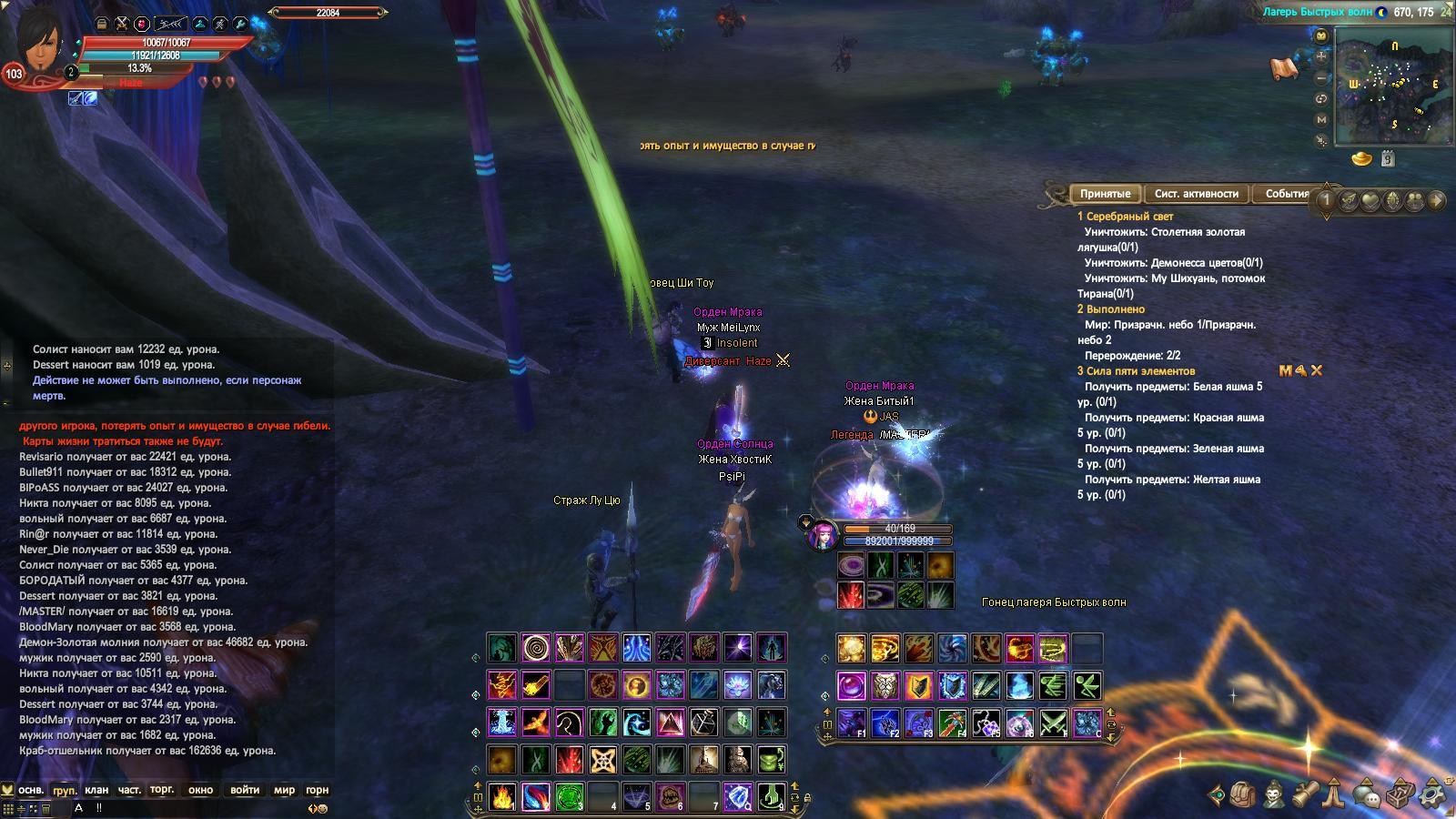Select the pink-haired pet portrait
Image resolution: width=1456 pixels, height=819 pixels.
coord(822,534)
